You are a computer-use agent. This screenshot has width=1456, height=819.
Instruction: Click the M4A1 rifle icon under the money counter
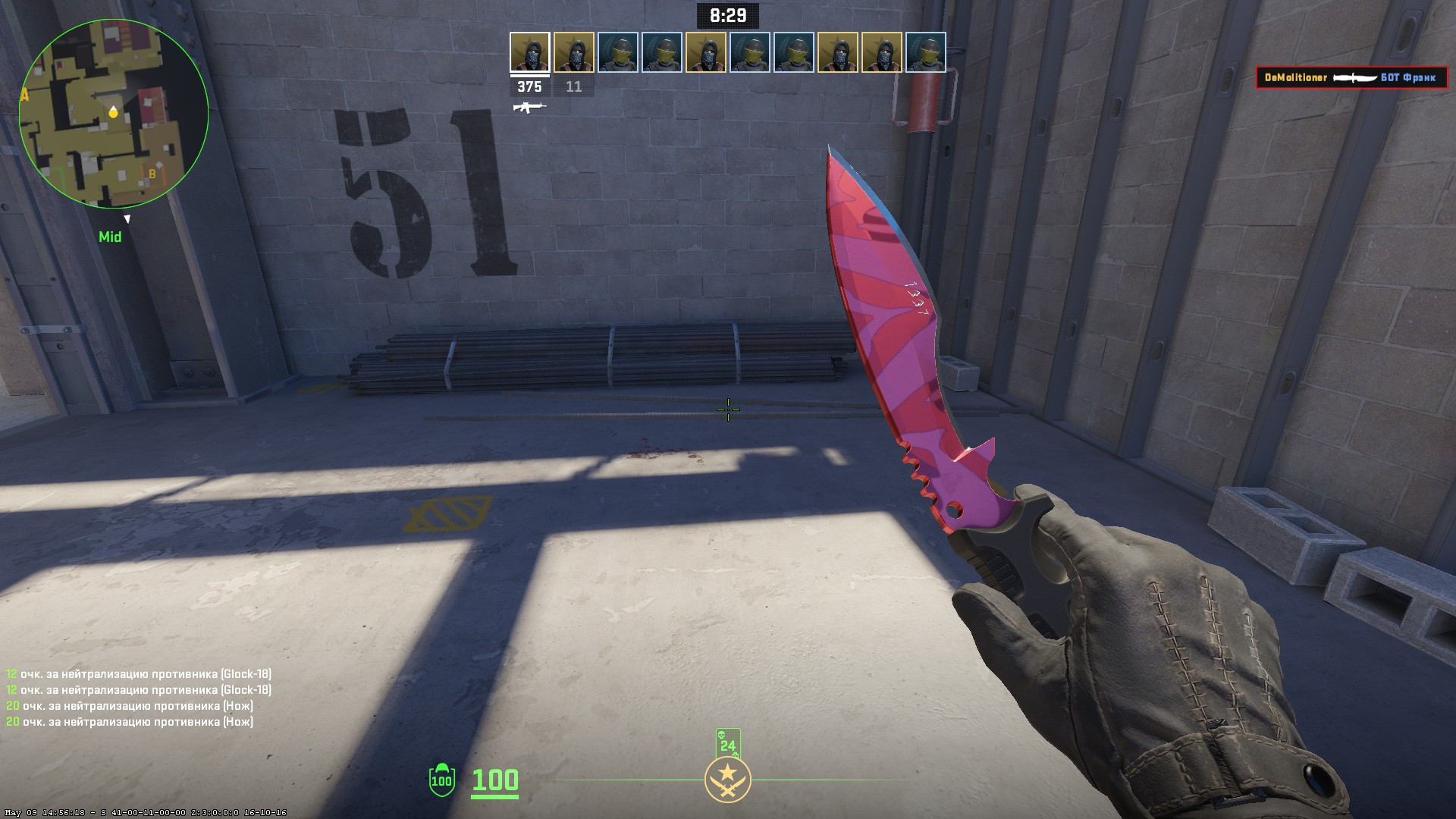tap(529, 108)
